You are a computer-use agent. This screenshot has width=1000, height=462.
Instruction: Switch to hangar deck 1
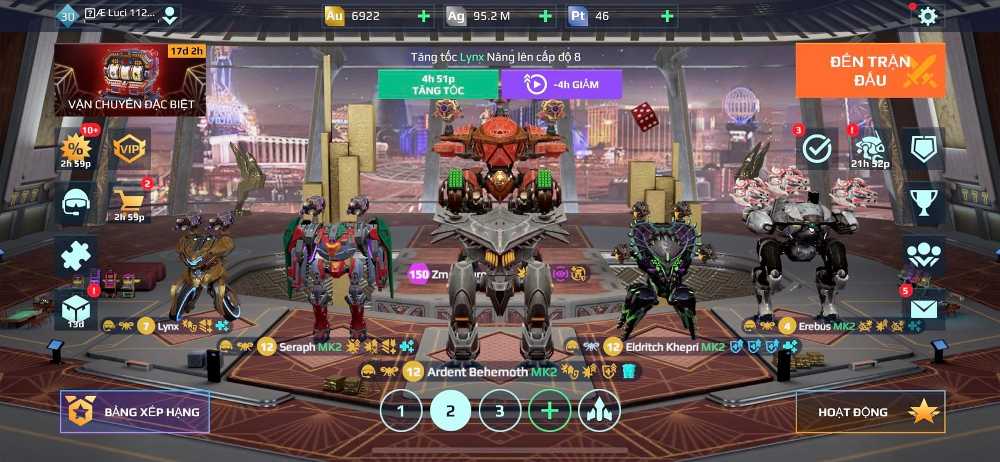[x=401, y=410]
